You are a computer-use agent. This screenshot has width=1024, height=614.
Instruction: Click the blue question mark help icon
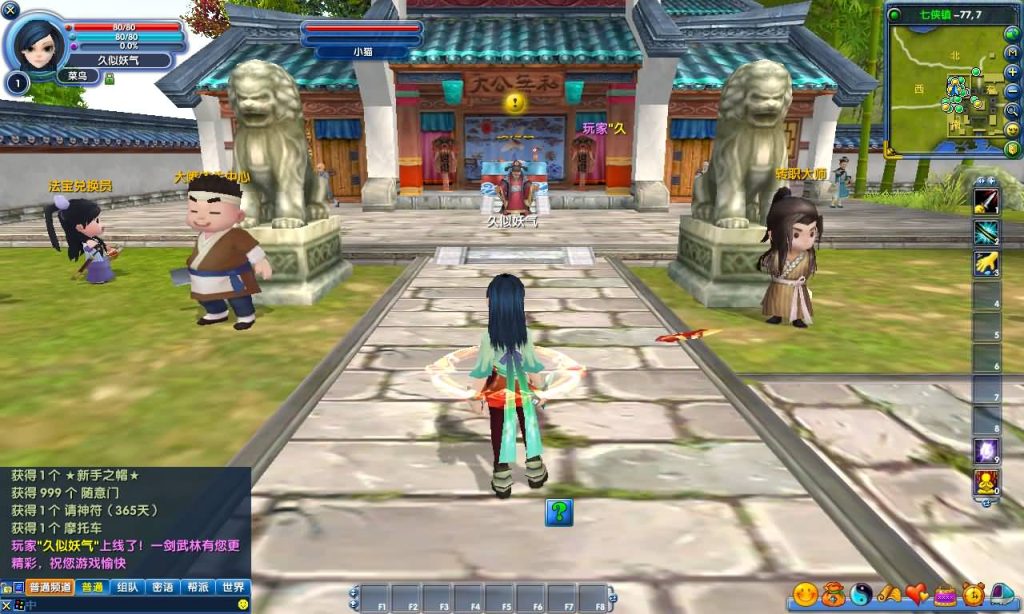point(559,512)
